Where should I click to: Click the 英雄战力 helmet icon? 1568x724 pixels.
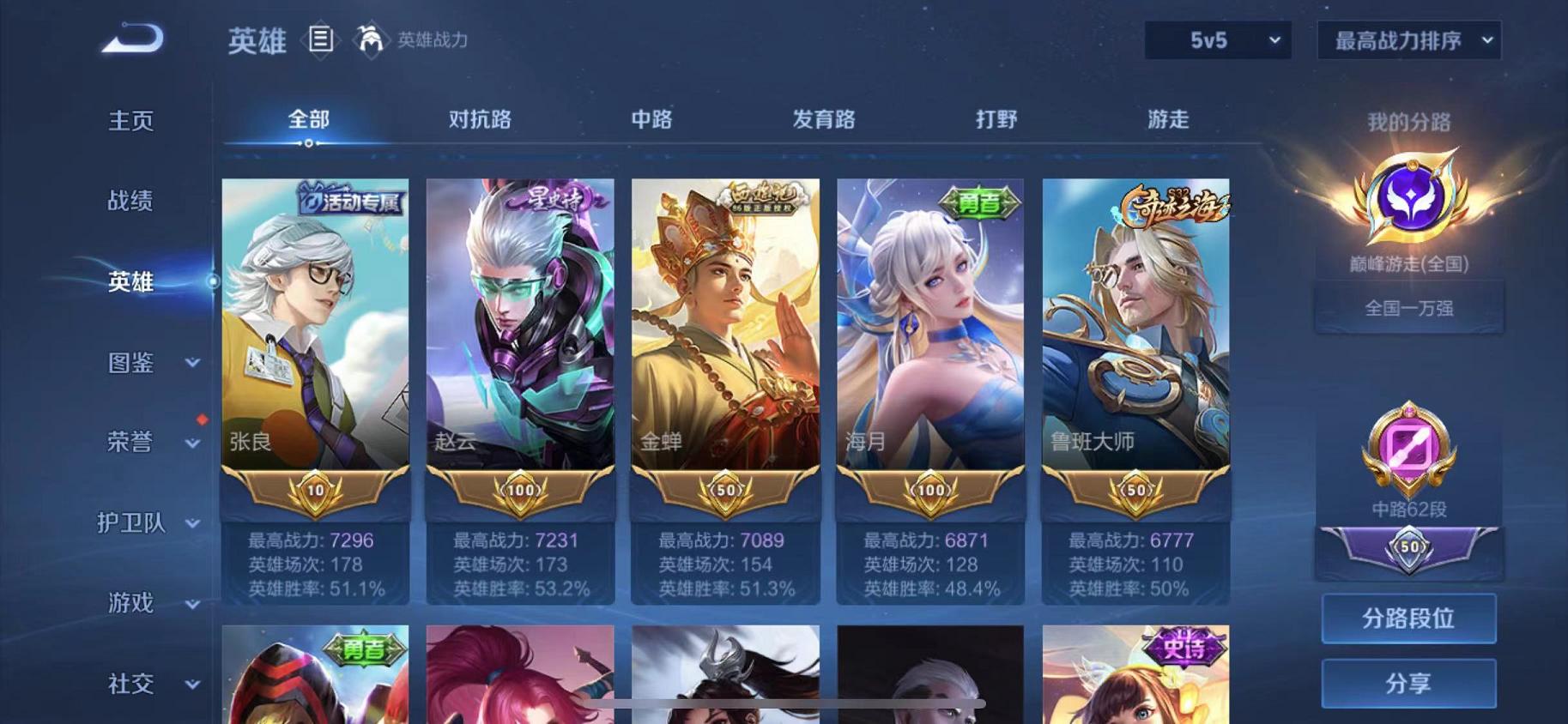coord(369,39)
